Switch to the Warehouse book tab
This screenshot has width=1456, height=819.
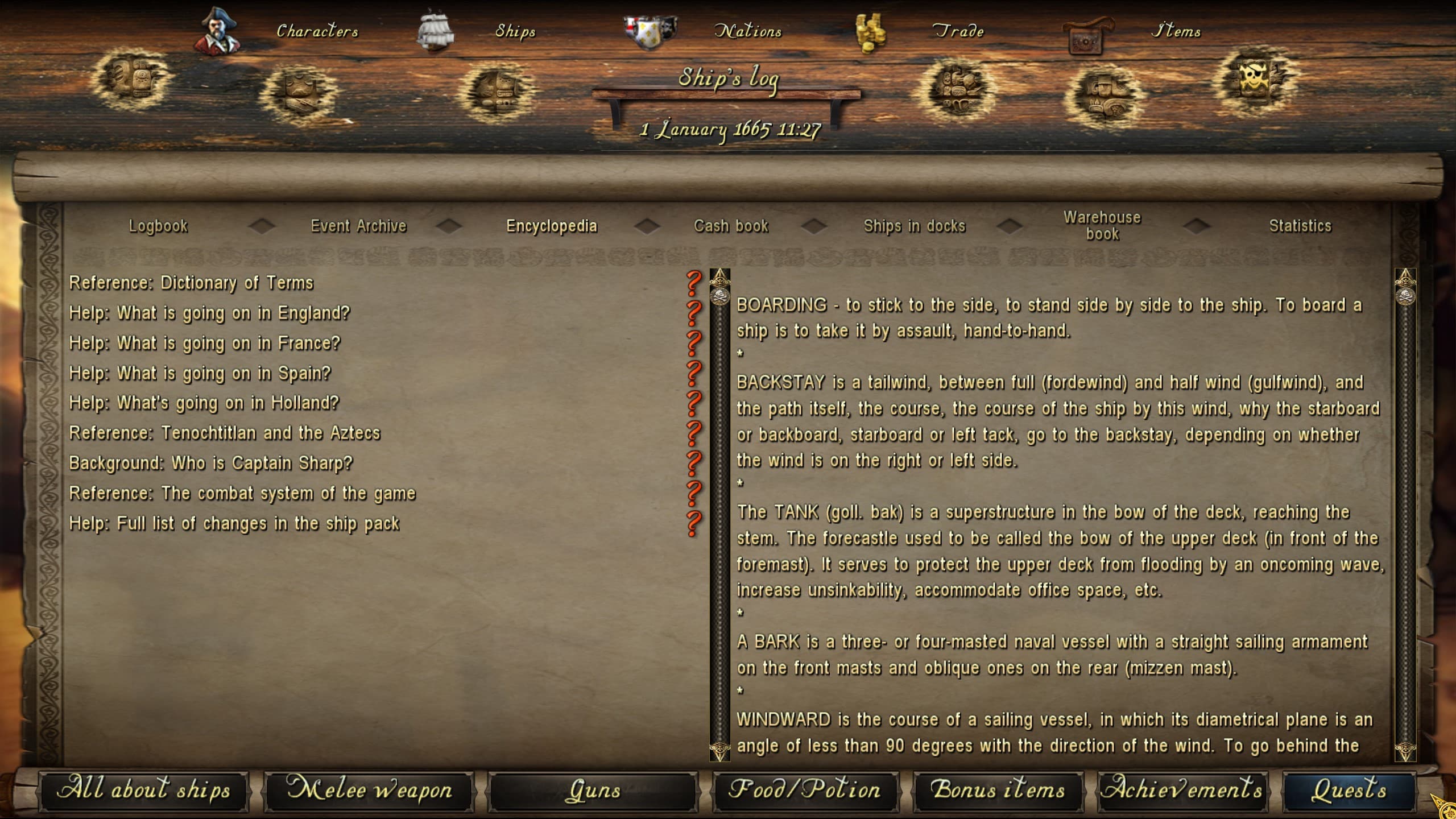1102,226
